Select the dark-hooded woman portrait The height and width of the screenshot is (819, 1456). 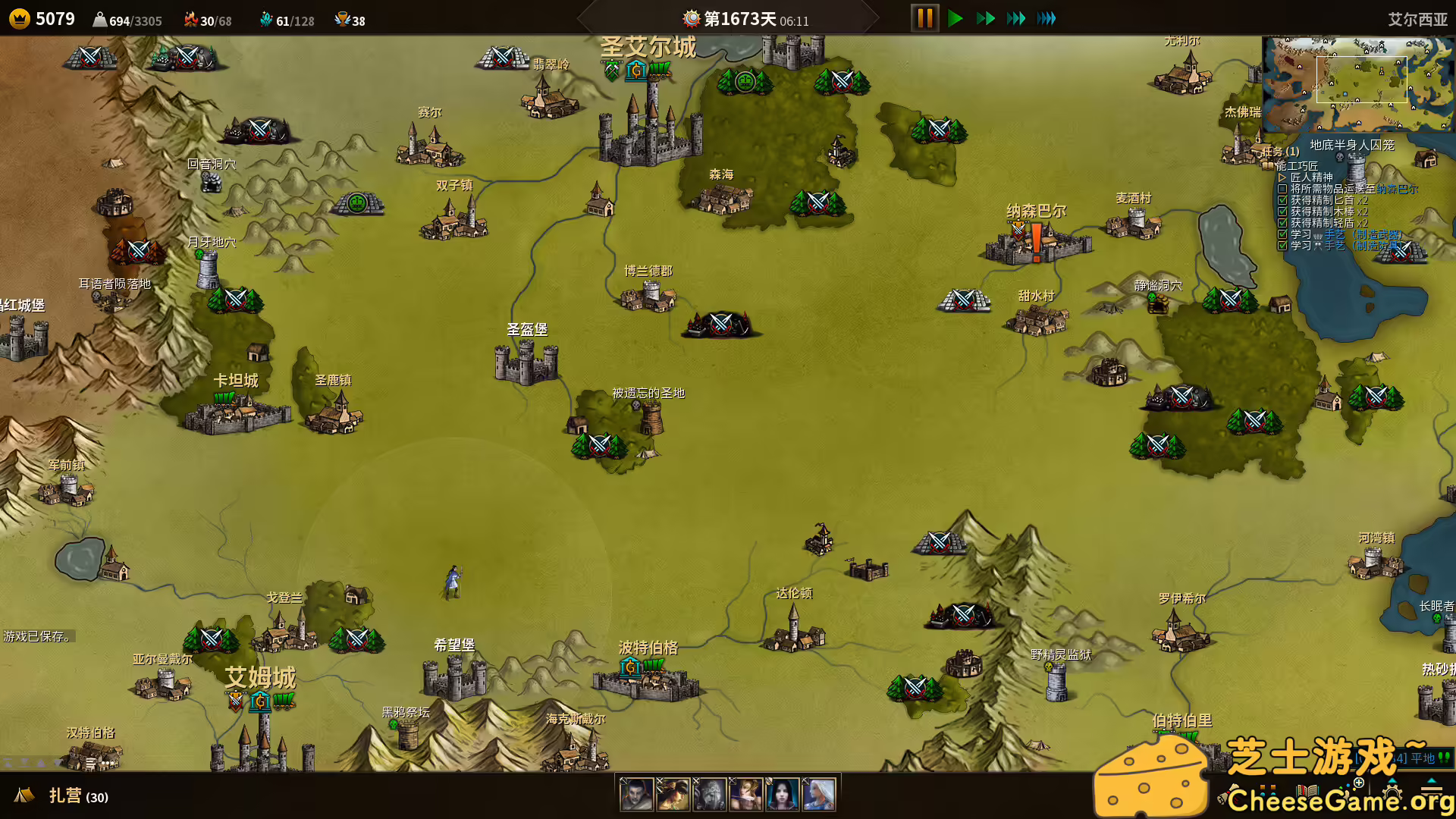pyautogui.click(x=782, y=794)
